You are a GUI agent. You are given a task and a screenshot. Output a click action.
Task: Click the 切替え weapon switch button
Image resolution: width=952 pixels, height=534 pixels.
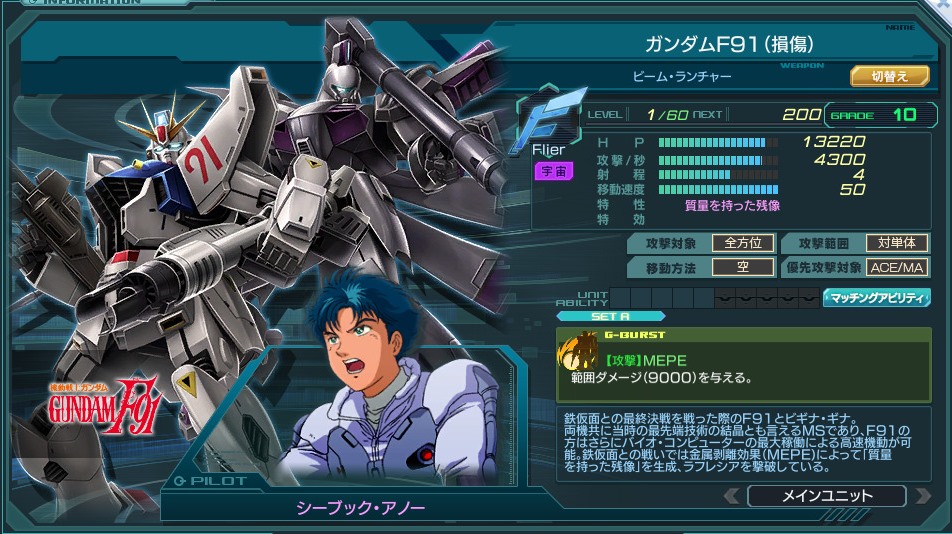889,76
